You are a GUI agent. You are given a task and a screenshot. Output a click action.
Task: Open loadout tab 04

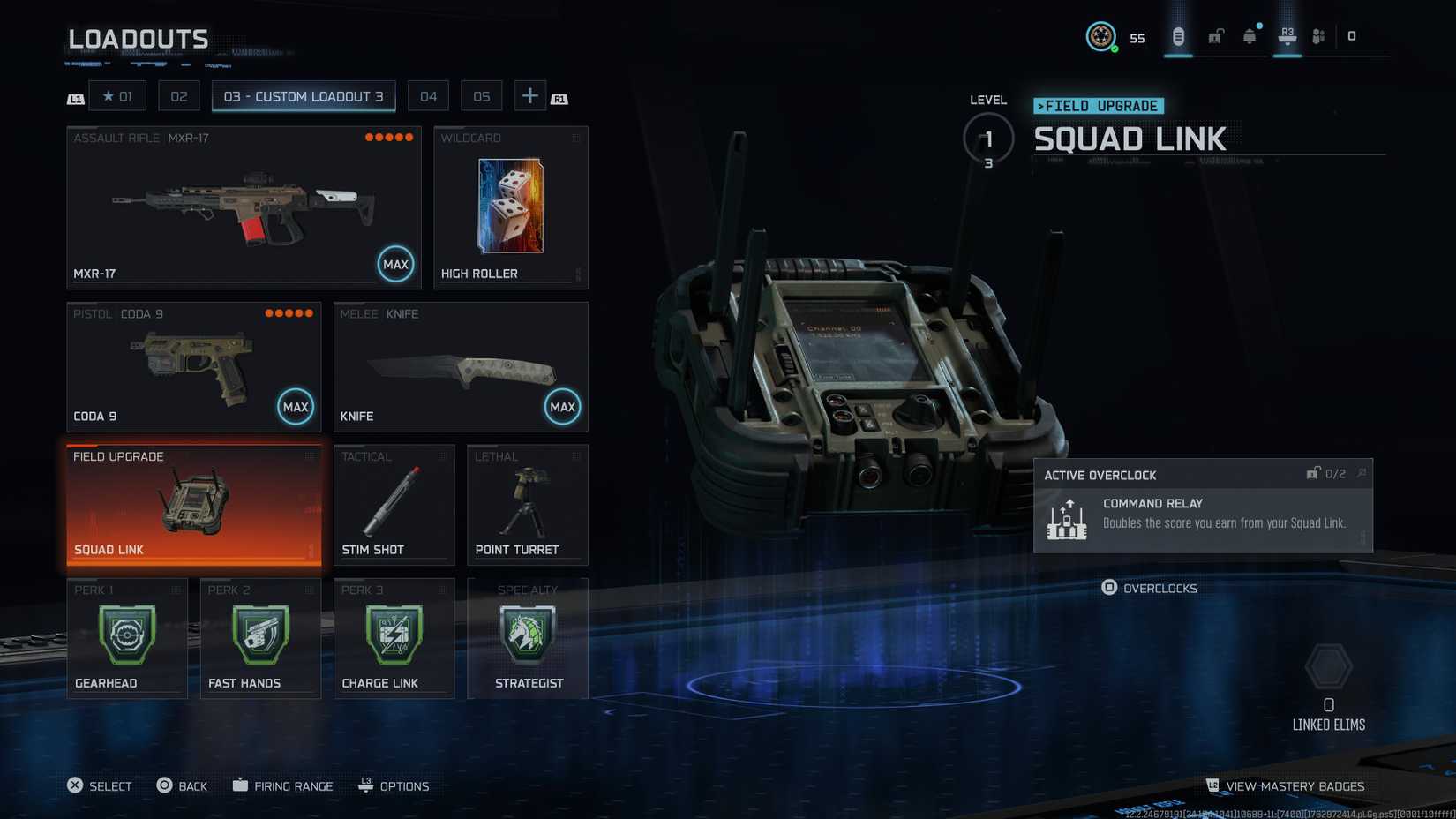428,95
